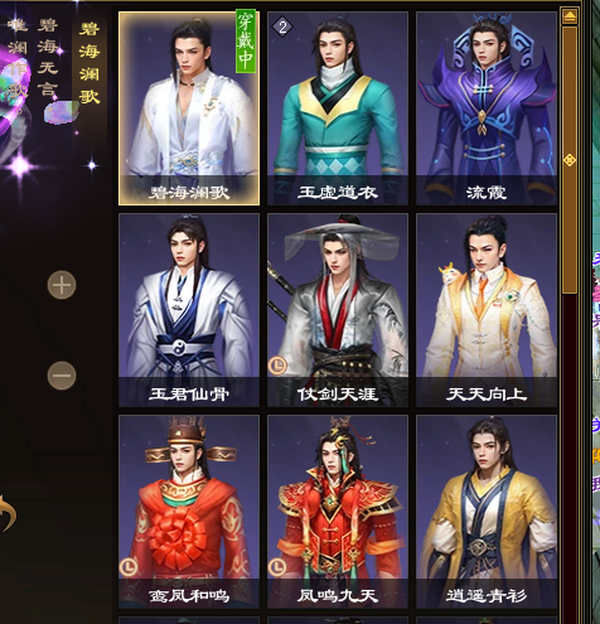Select the 玉君仙骨 costume card
This screenshot has width=600, height=624.
click(x=189, y=309)
